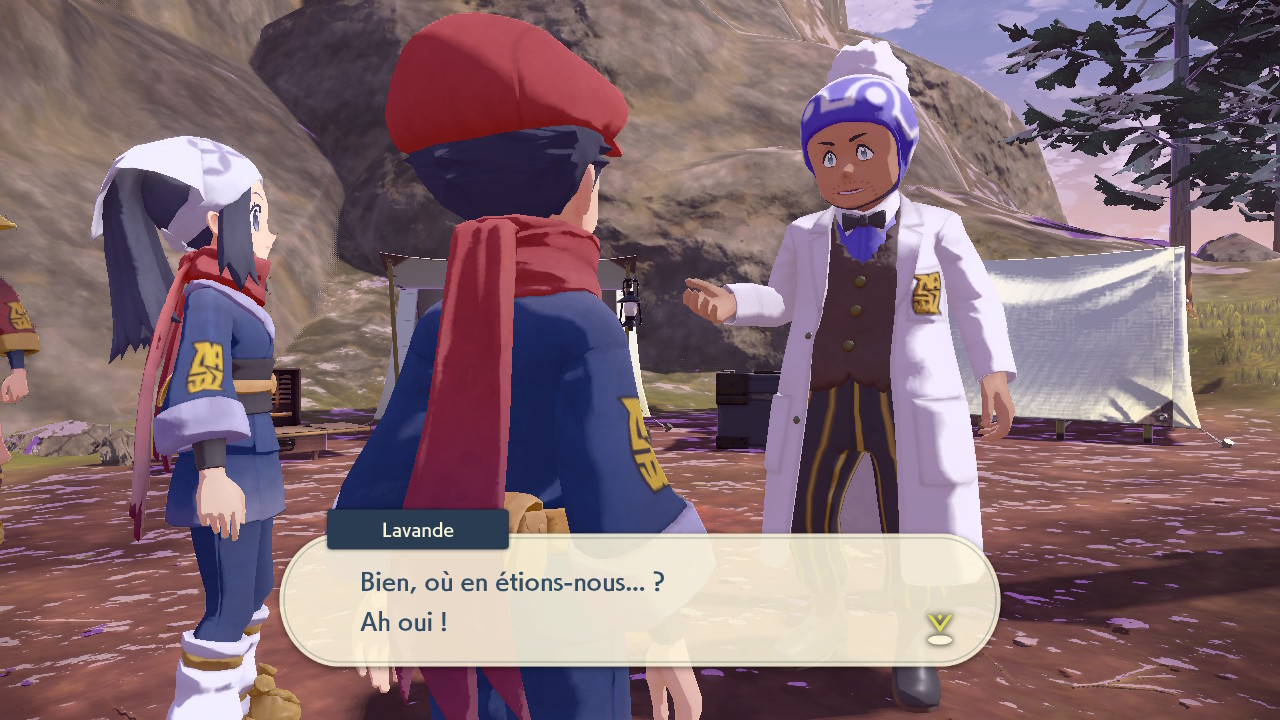Advance the "Bien, où en étions-nous" dialogue box
1280x720 pixels.
(638, 601)
